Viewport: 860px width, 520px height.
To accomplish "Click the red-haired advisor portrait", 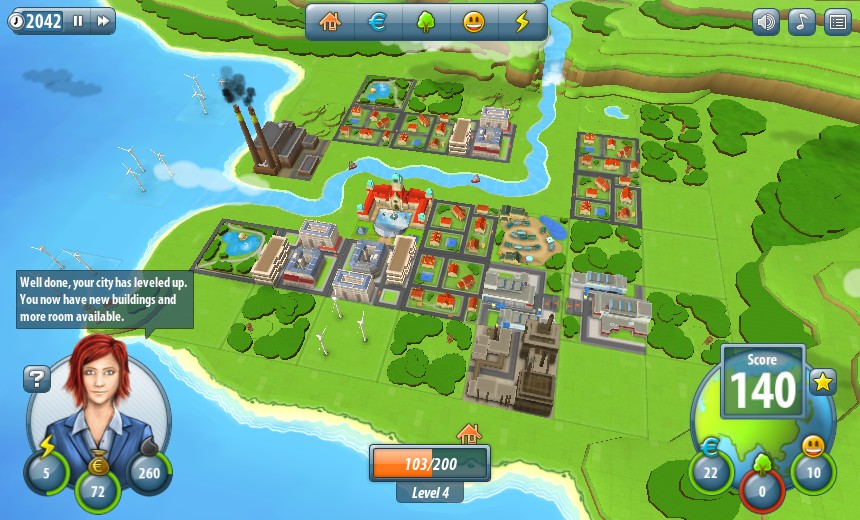I will coord(98,400).
